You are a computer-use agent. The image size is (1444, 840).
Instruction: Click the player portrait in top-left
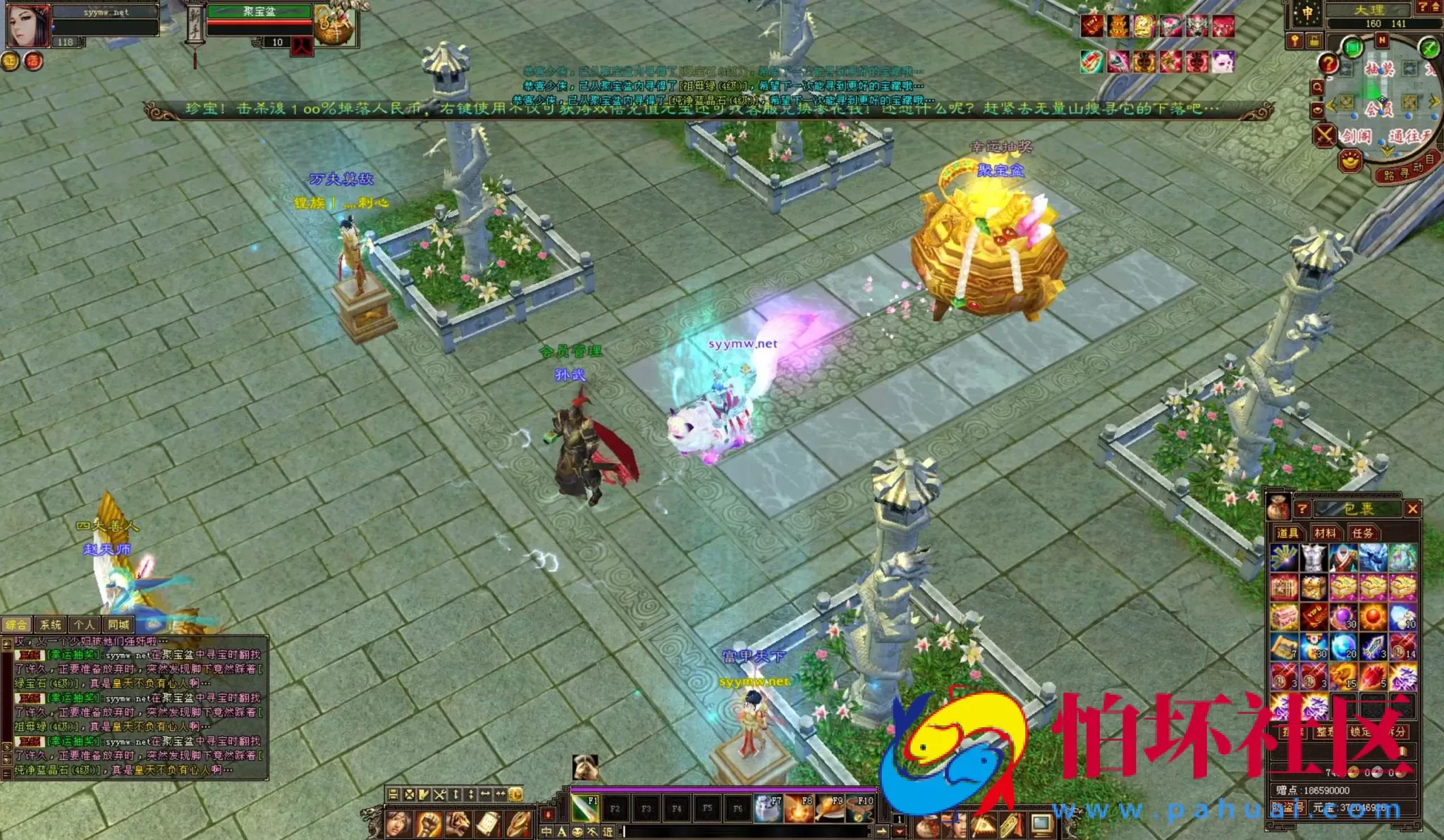point(28,26)
